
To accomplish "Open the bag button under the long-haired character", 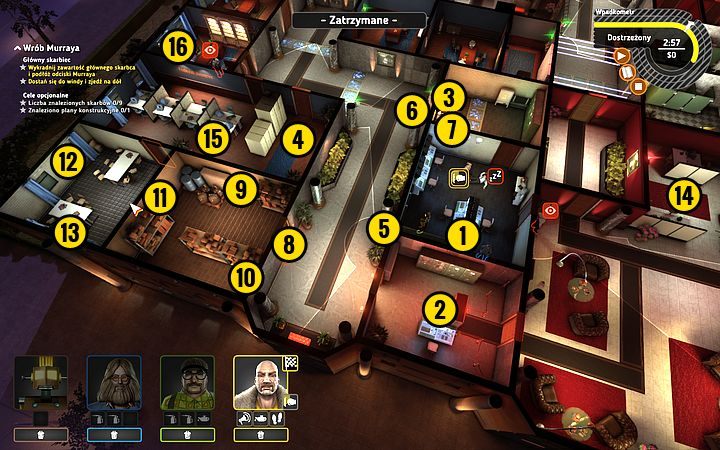I will (113, 435).
